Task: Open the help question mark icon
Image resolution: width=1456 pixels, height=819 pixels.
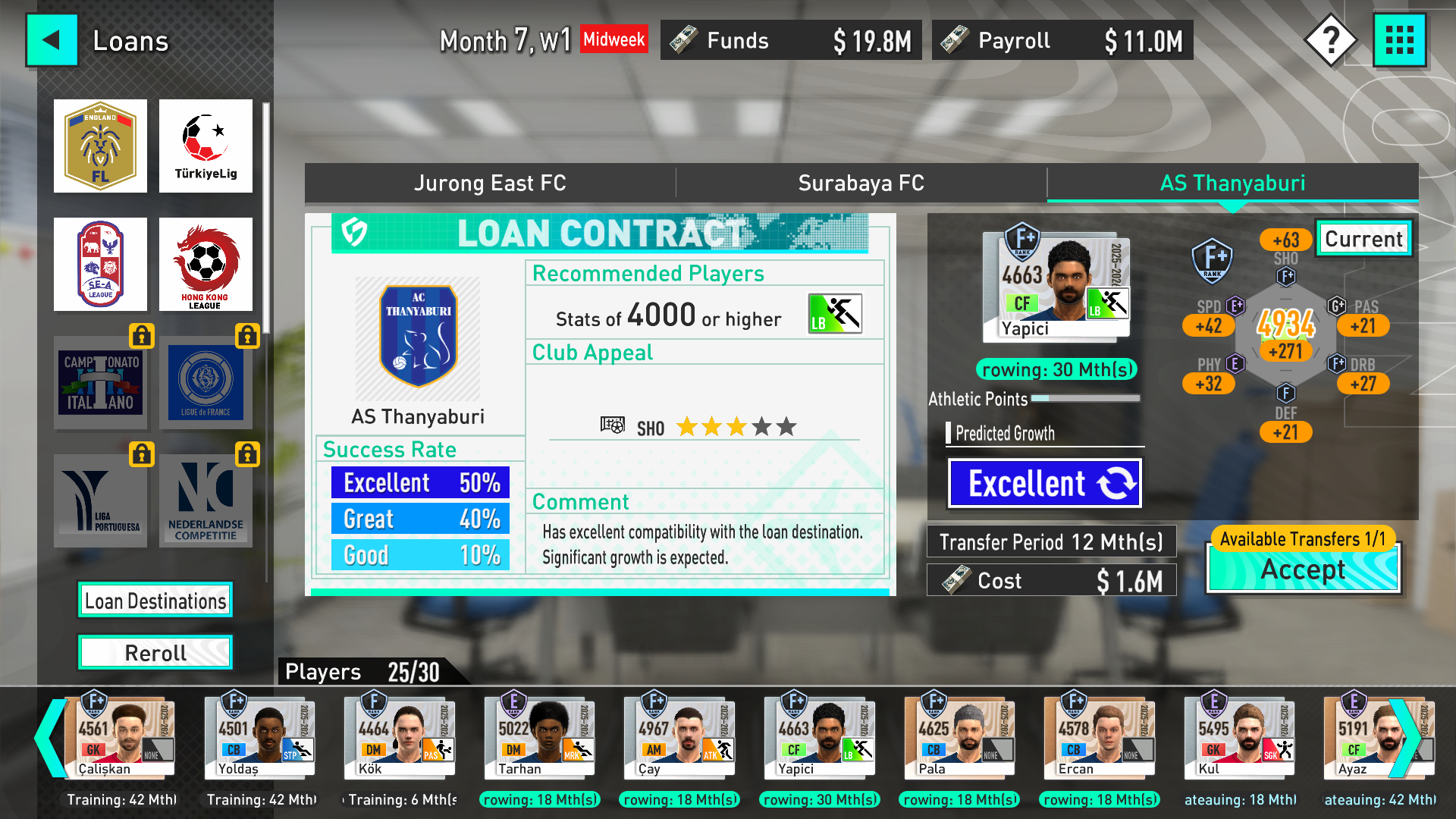Action: point(1332,39)
